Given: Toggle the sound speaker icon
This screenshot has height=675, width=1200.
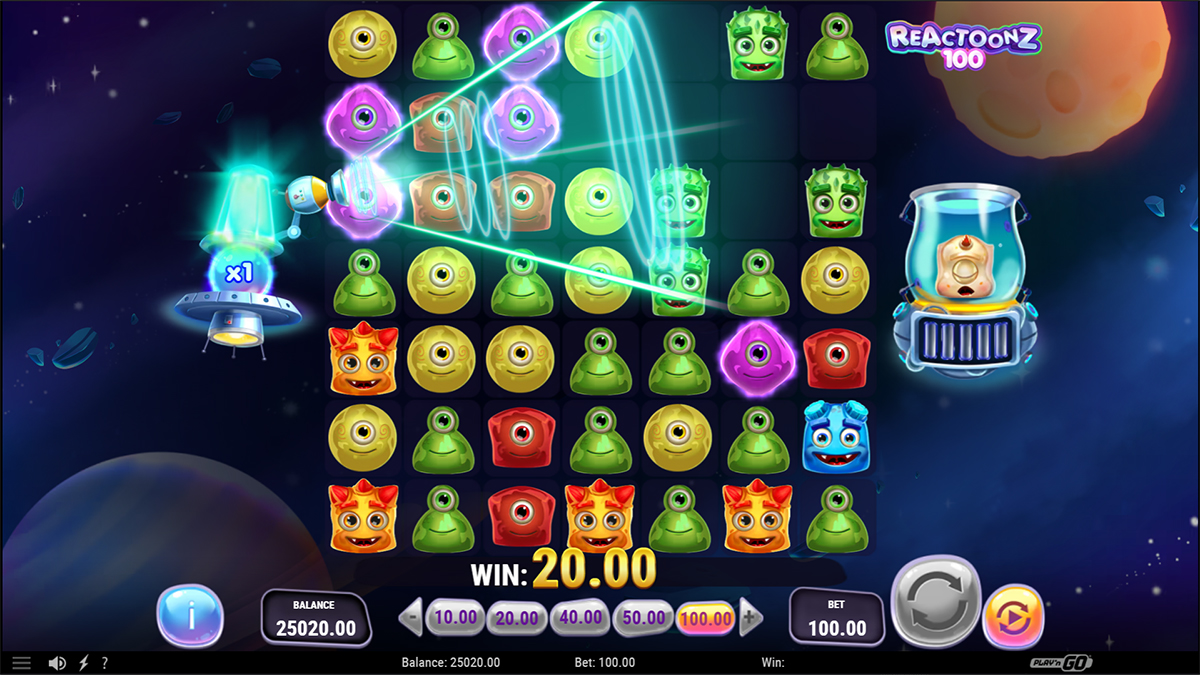Looking at the screenshot, I should click(57, 663).
